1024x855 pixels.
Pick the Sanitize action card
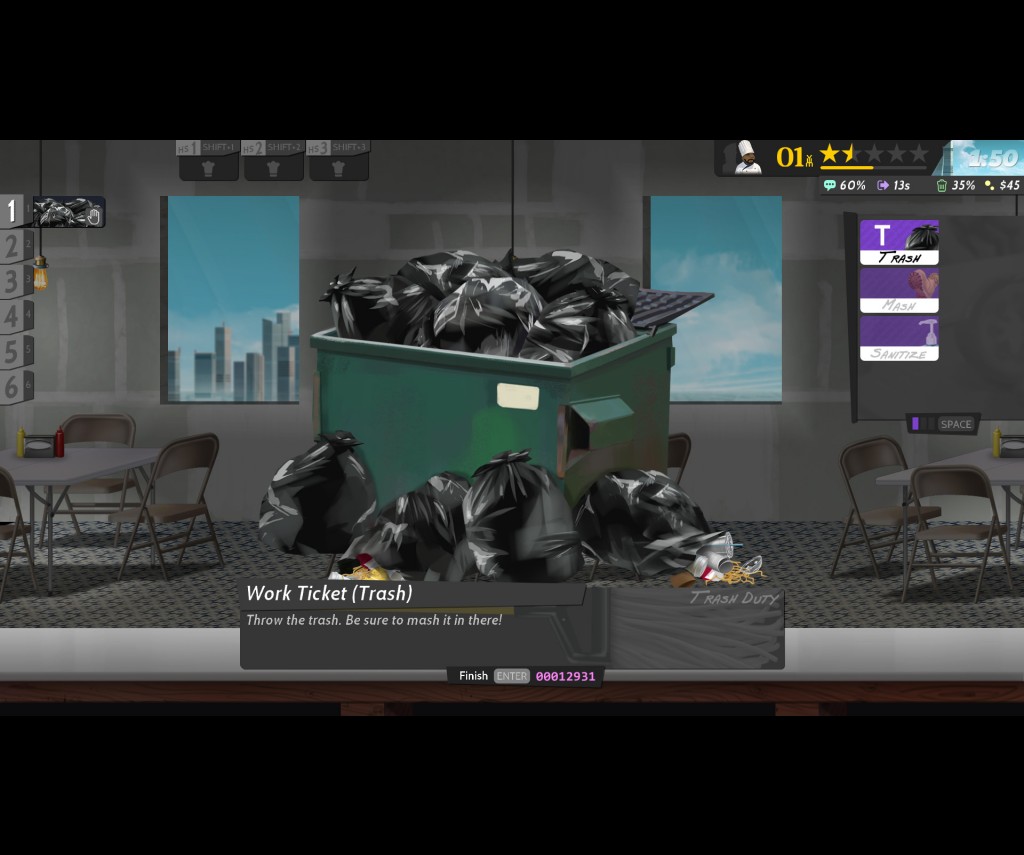pos(899,338)
